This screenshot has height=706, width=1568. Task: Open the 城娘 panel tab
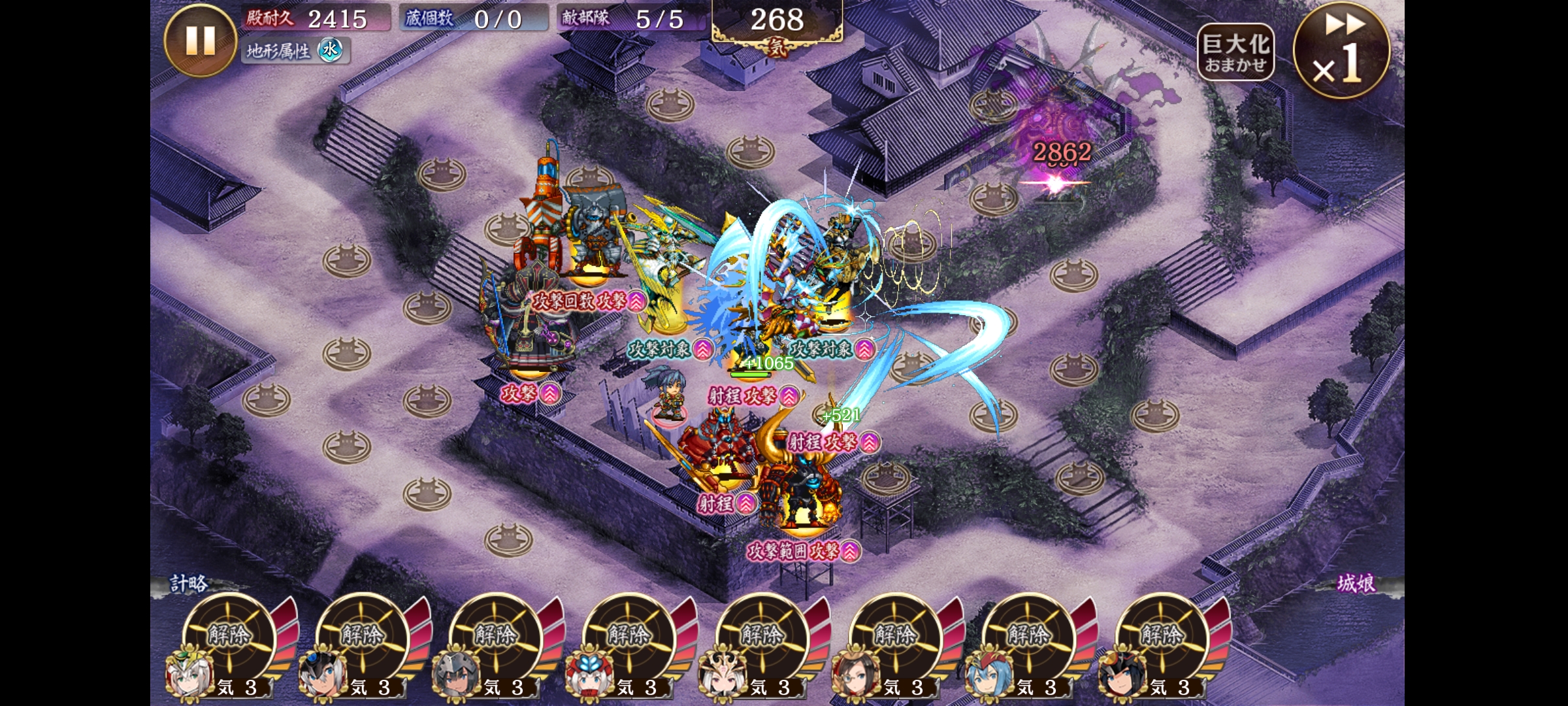coord(1356,584)
